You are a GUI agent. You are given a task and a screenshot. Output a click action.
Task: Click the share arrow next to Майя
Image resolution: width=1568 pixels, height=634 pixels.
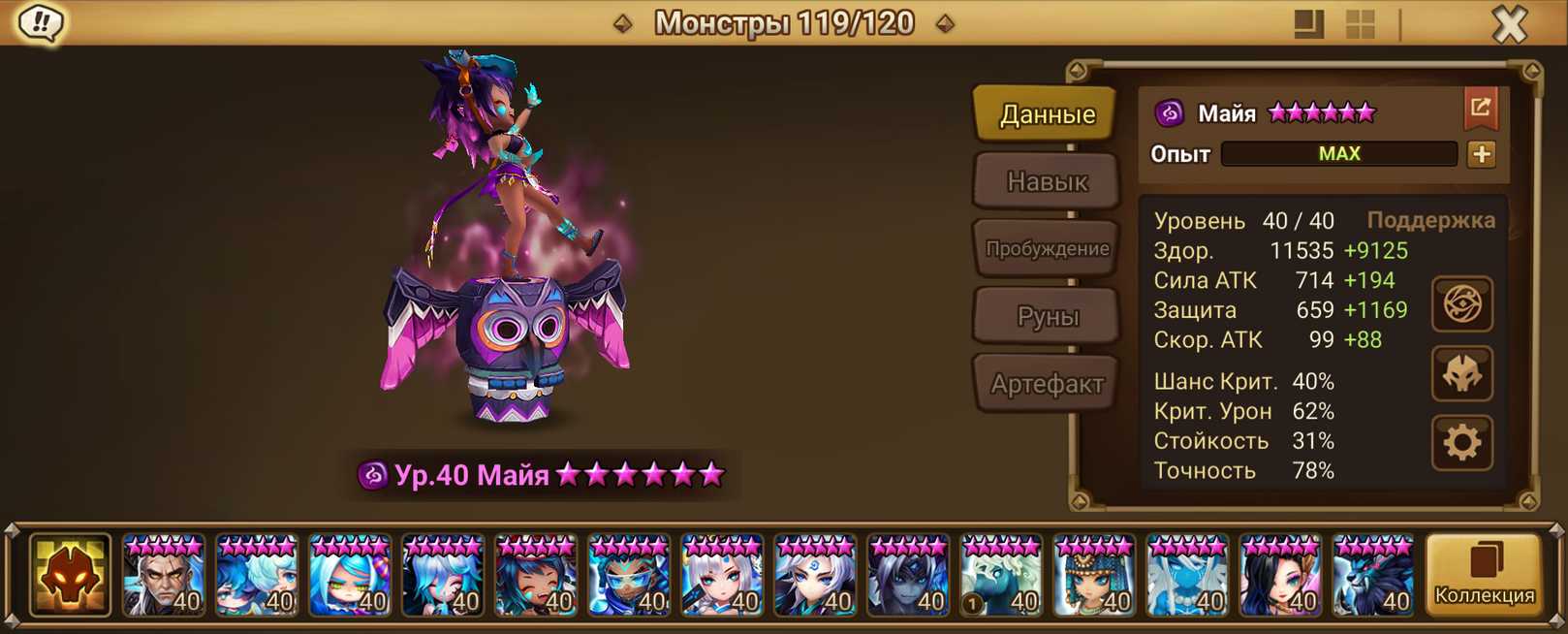1480,108
